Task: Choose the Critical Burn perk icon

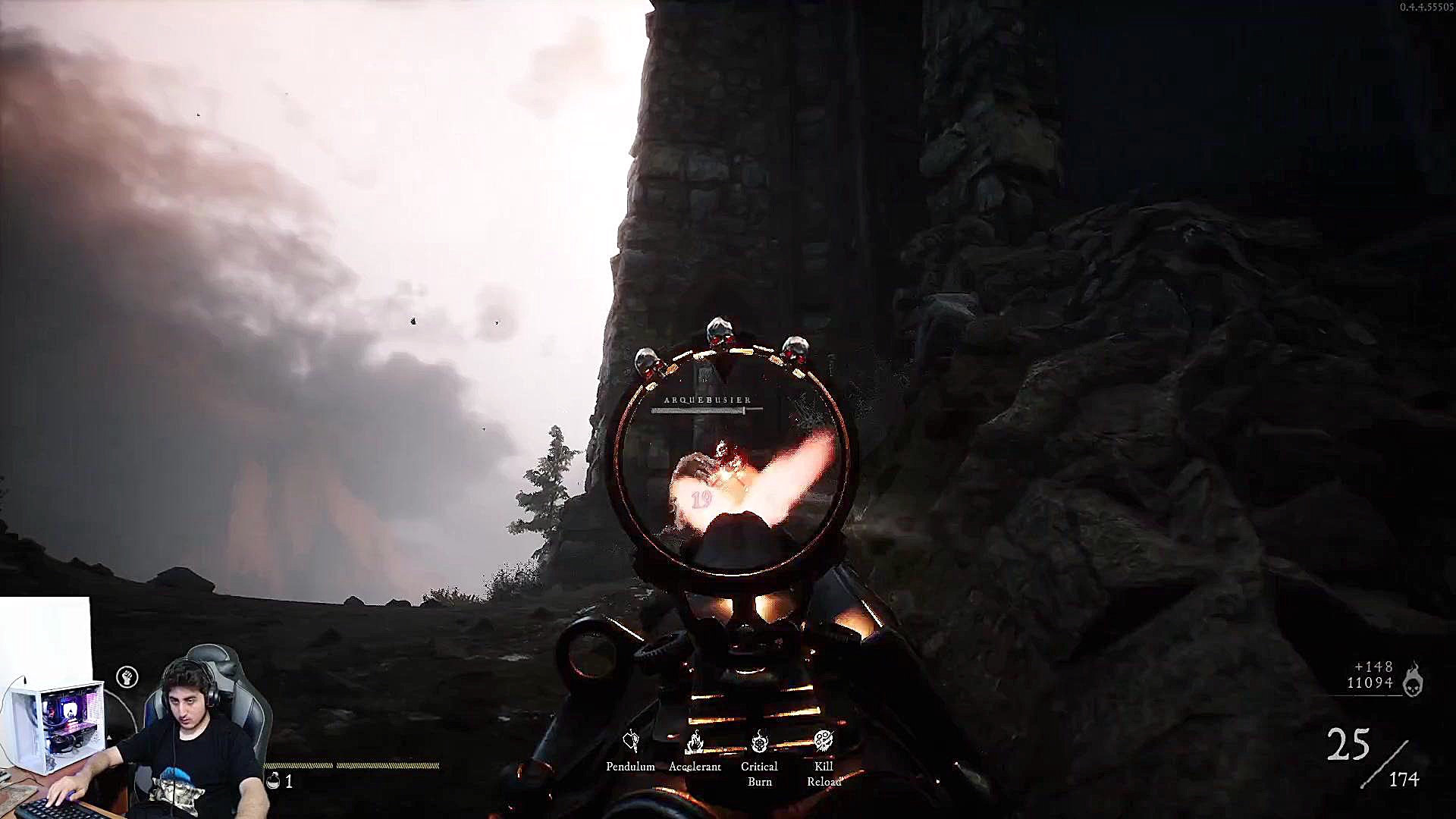Action: (x=759, y=741)
